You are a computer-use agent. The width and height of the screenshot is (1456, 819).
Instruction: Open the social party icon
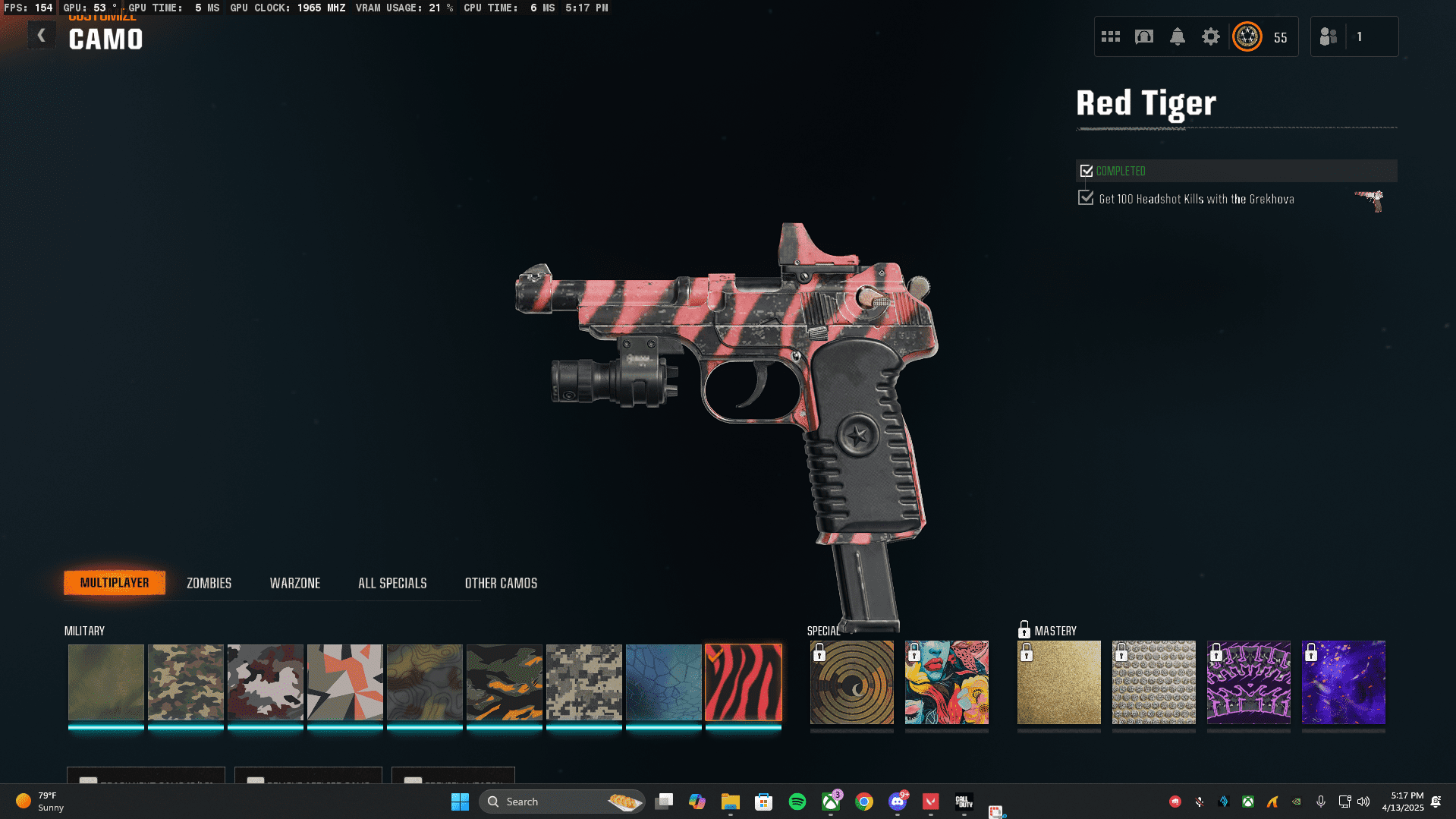point(1329,36)
